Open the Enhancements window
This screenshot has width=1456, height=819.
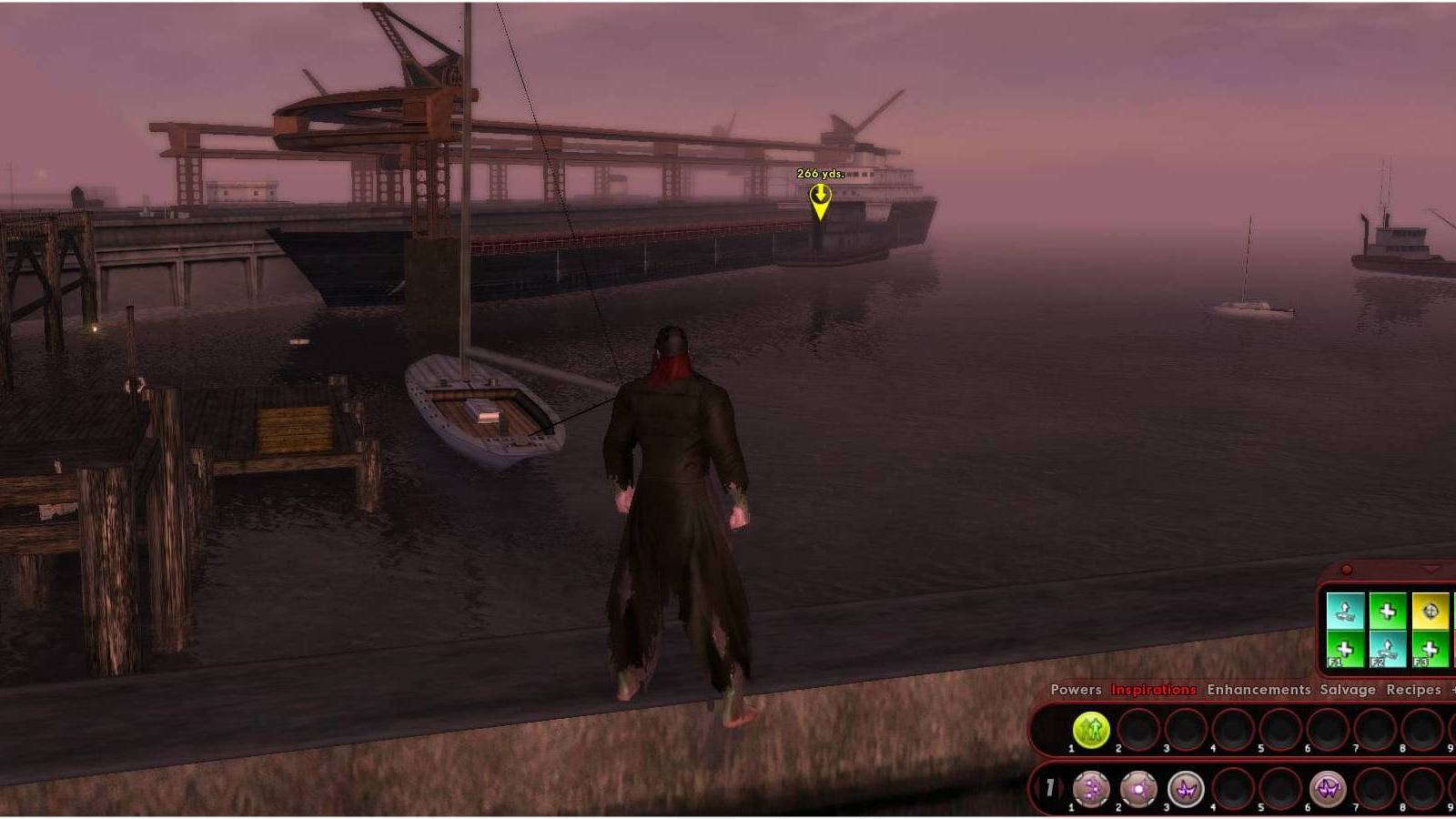(x=1260, y=690)
